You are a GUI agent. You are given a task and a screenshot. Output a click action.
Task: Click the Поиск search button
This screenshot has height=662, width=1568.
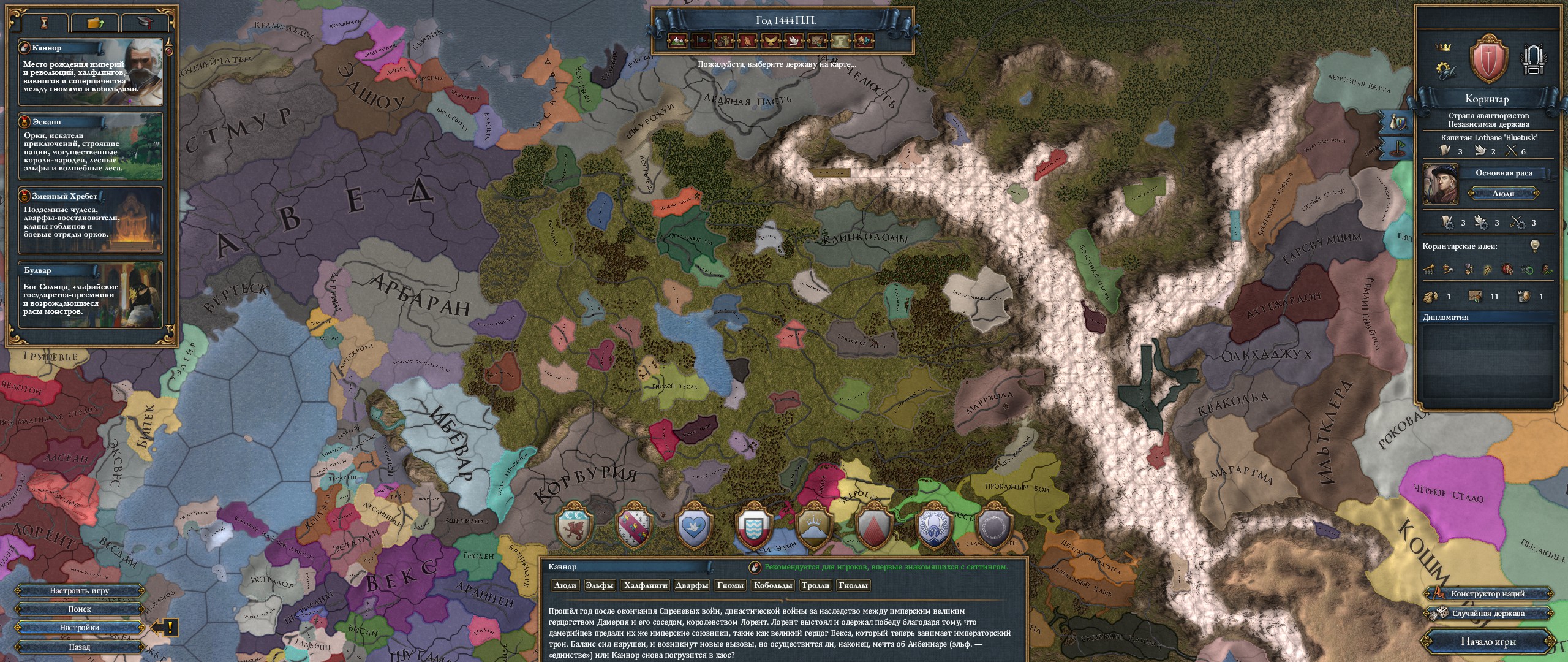tap(80, 609)
